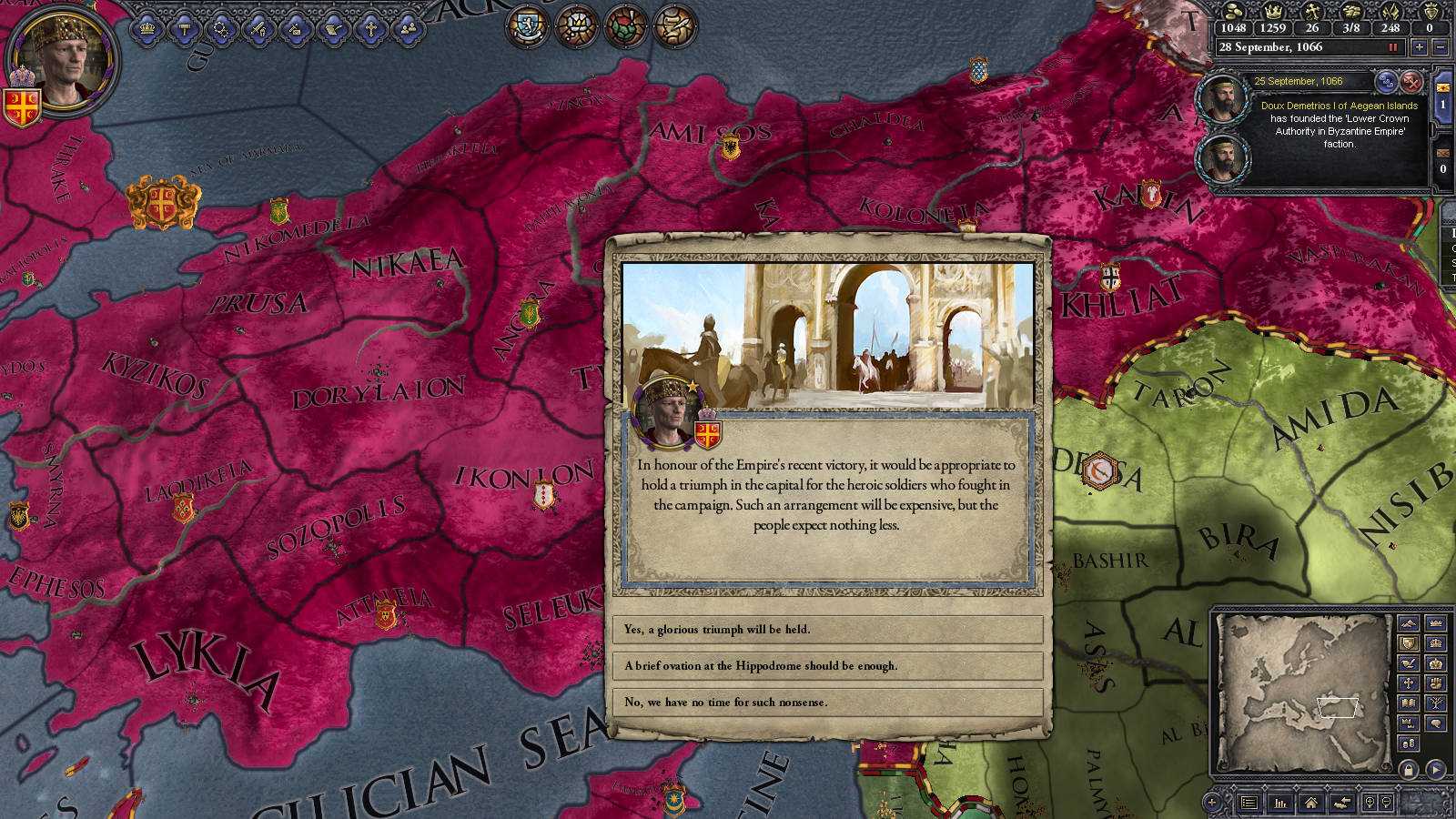The width and height of the screenshot is (1456, 819).
Task: Choose 'Yes, a glorious triumph will be held'
Action: coord(828,630)
